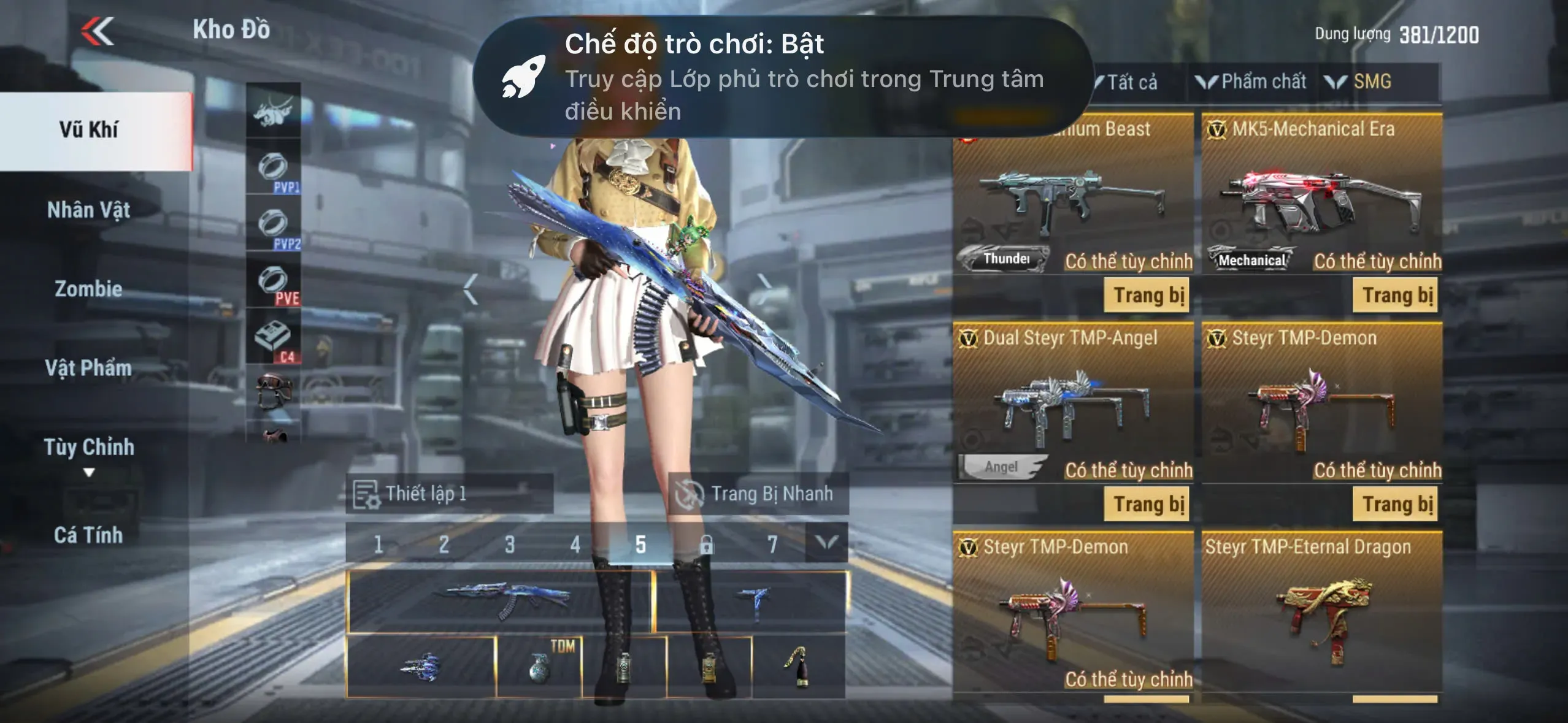Activate Trang Bị Nhanh quick equip

[x=758, y=494]
